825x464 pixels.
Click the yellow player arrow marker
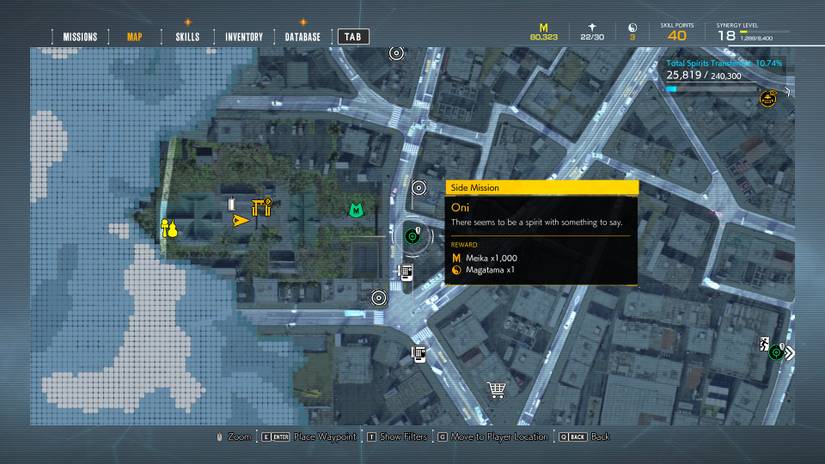click(x=239, y=219)
